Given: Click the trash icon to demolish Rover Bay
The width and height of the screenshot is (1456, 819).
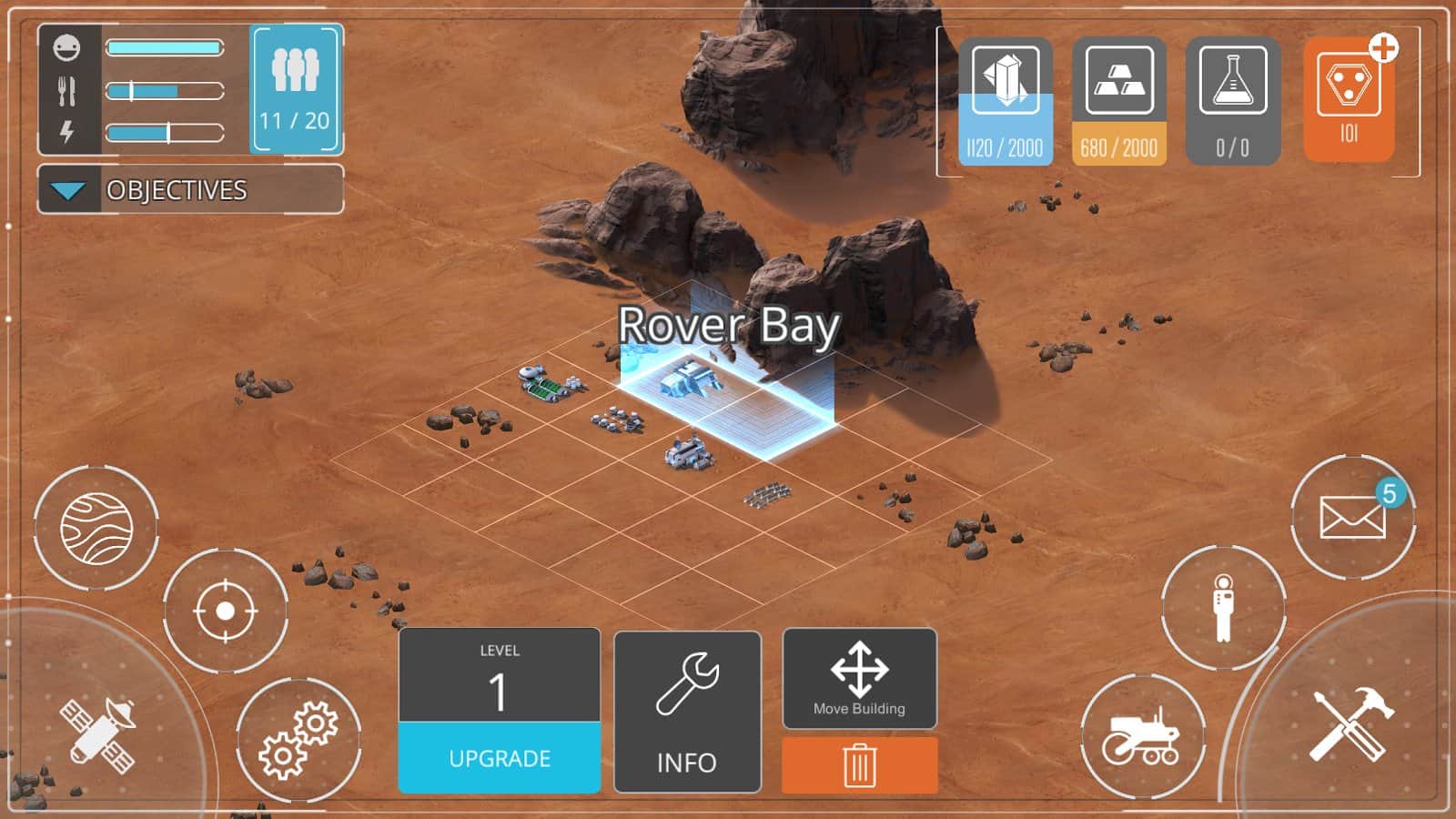Looking at the screenshot, I should click(858, 765).
